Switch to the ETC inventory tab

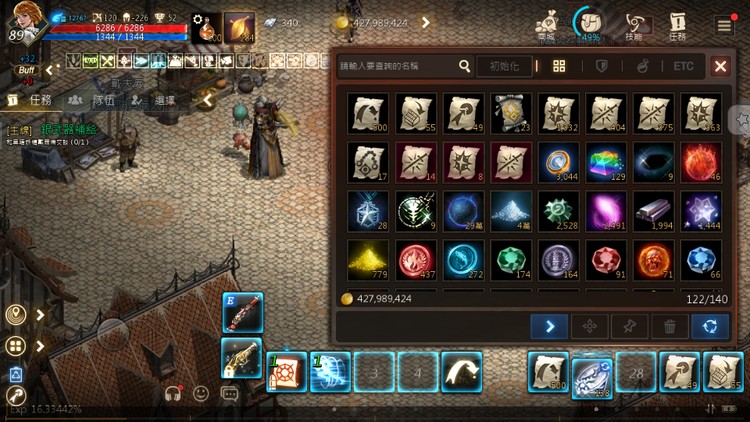pos(683,66)
